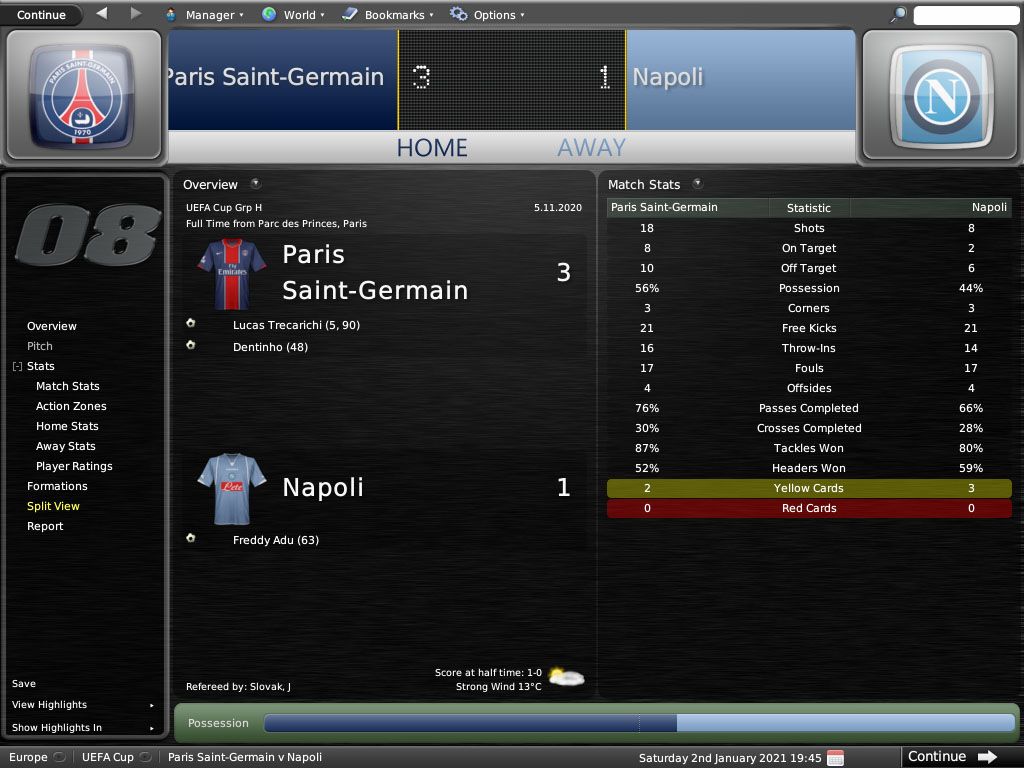1024x768 pixels.
Task: Go back with the left arrow
Action: point(102,14)
